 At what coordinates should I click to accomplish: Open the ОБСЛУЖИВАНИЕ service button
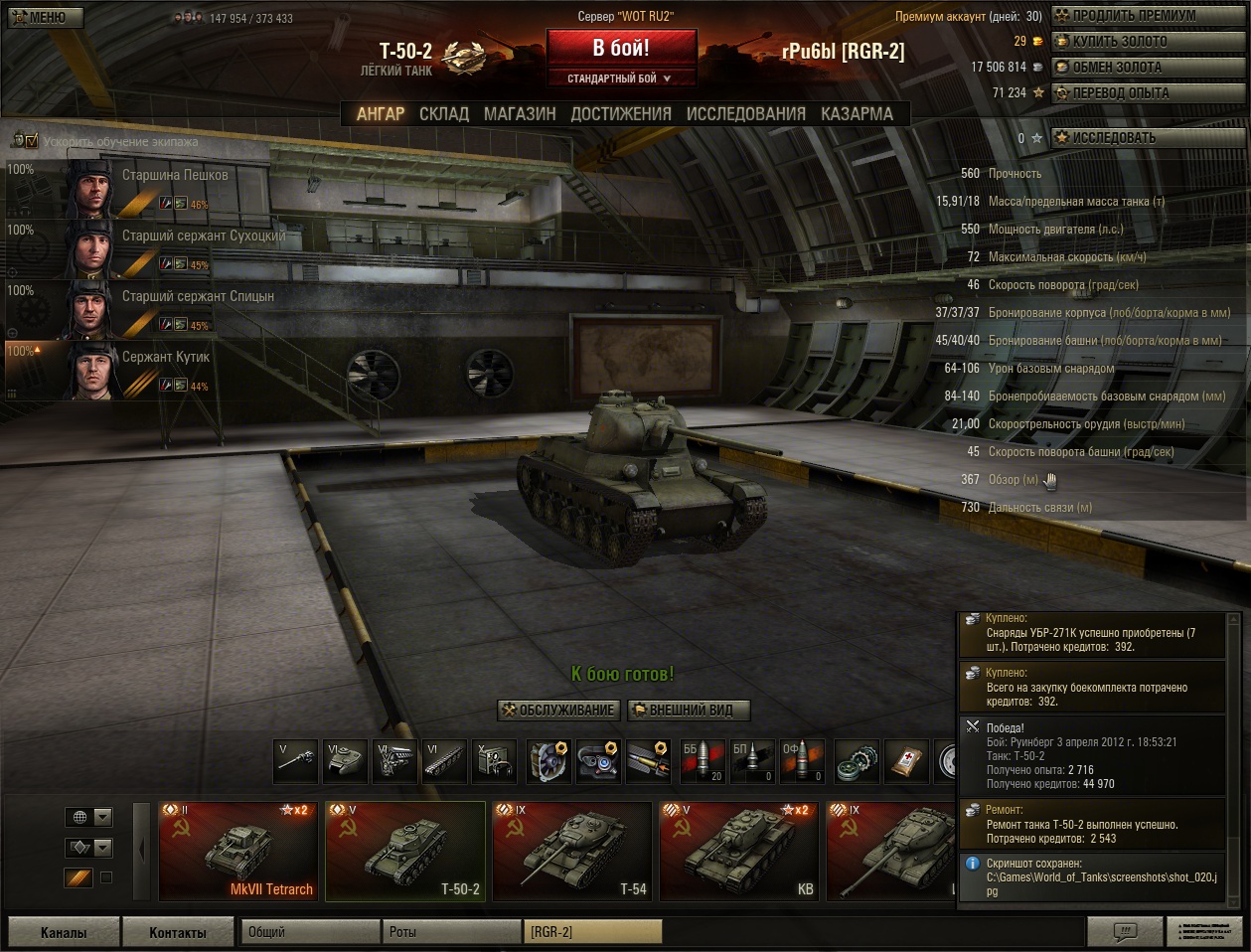point(559,711)
